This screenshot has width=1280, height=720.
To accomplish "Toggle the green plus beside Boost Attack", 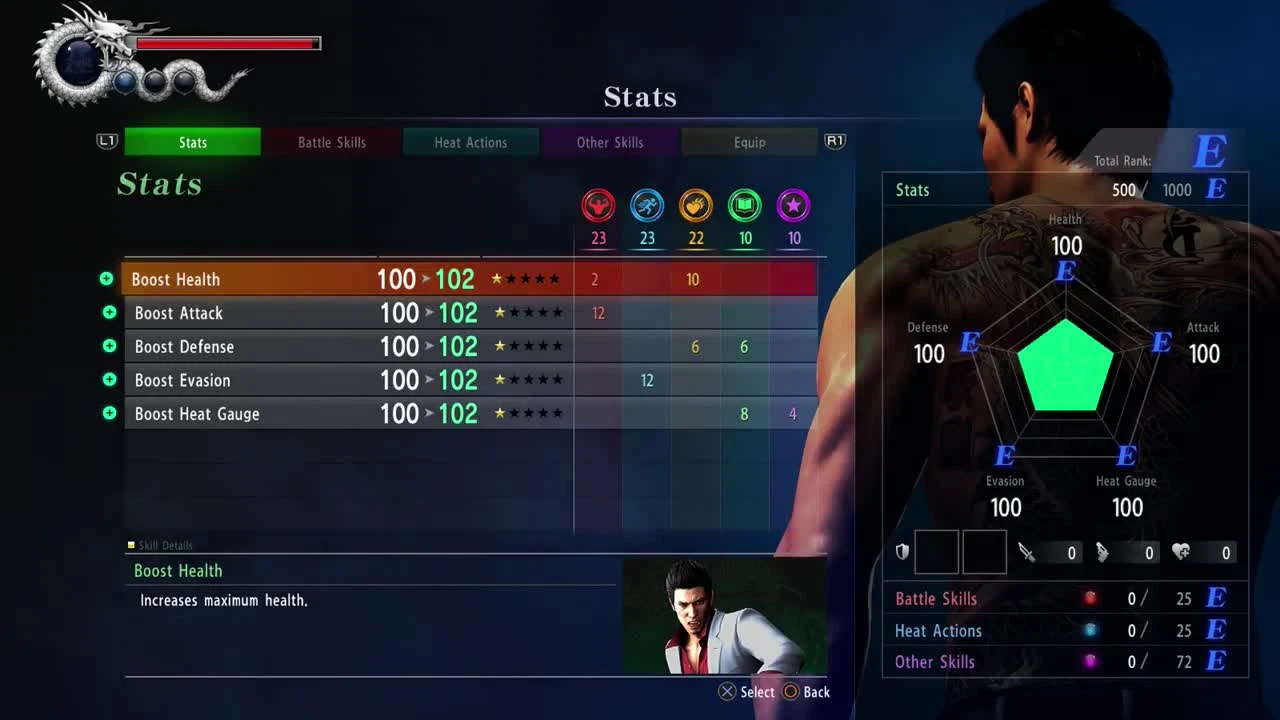I will 107,312.
